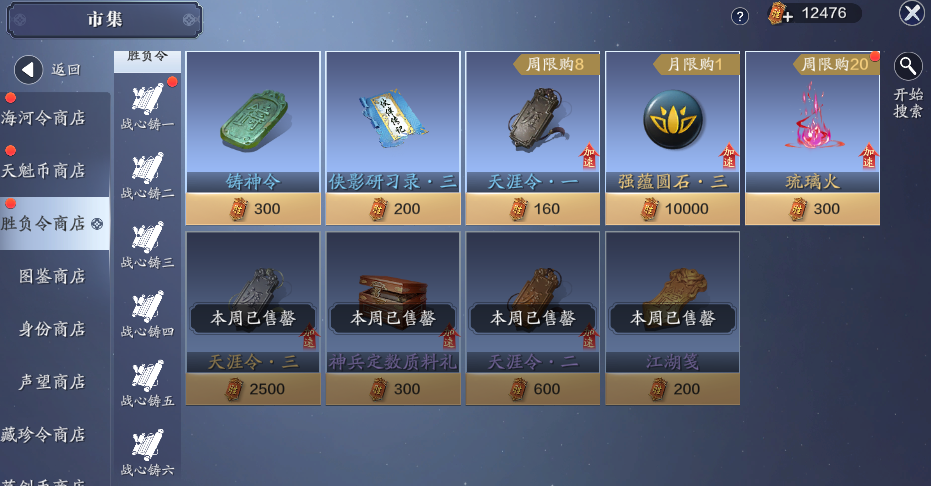
Task: Close the market window
Action: point(911,13)
